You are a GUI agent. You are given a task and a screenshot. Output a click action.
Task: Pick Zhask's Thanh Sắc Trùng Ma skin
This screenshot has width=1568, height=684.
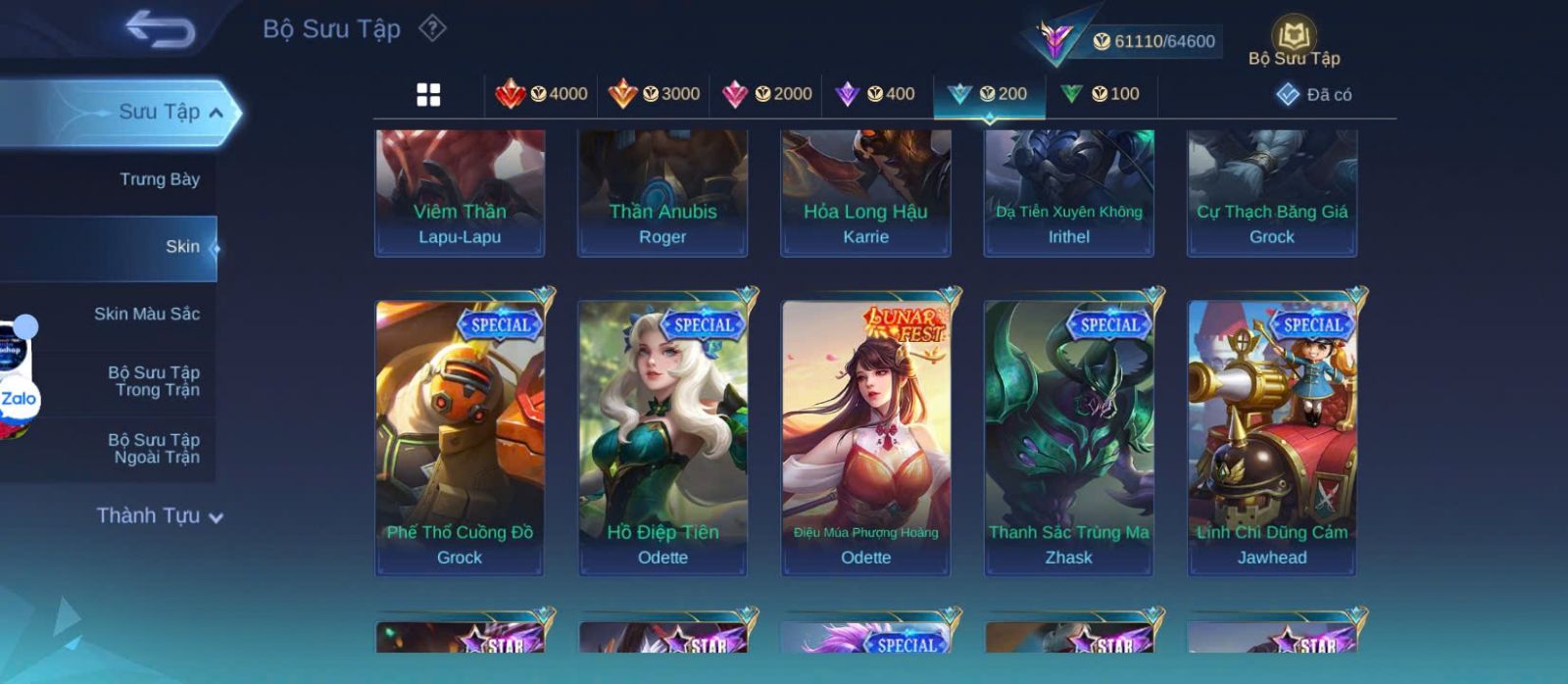[x=1068, y=436]
